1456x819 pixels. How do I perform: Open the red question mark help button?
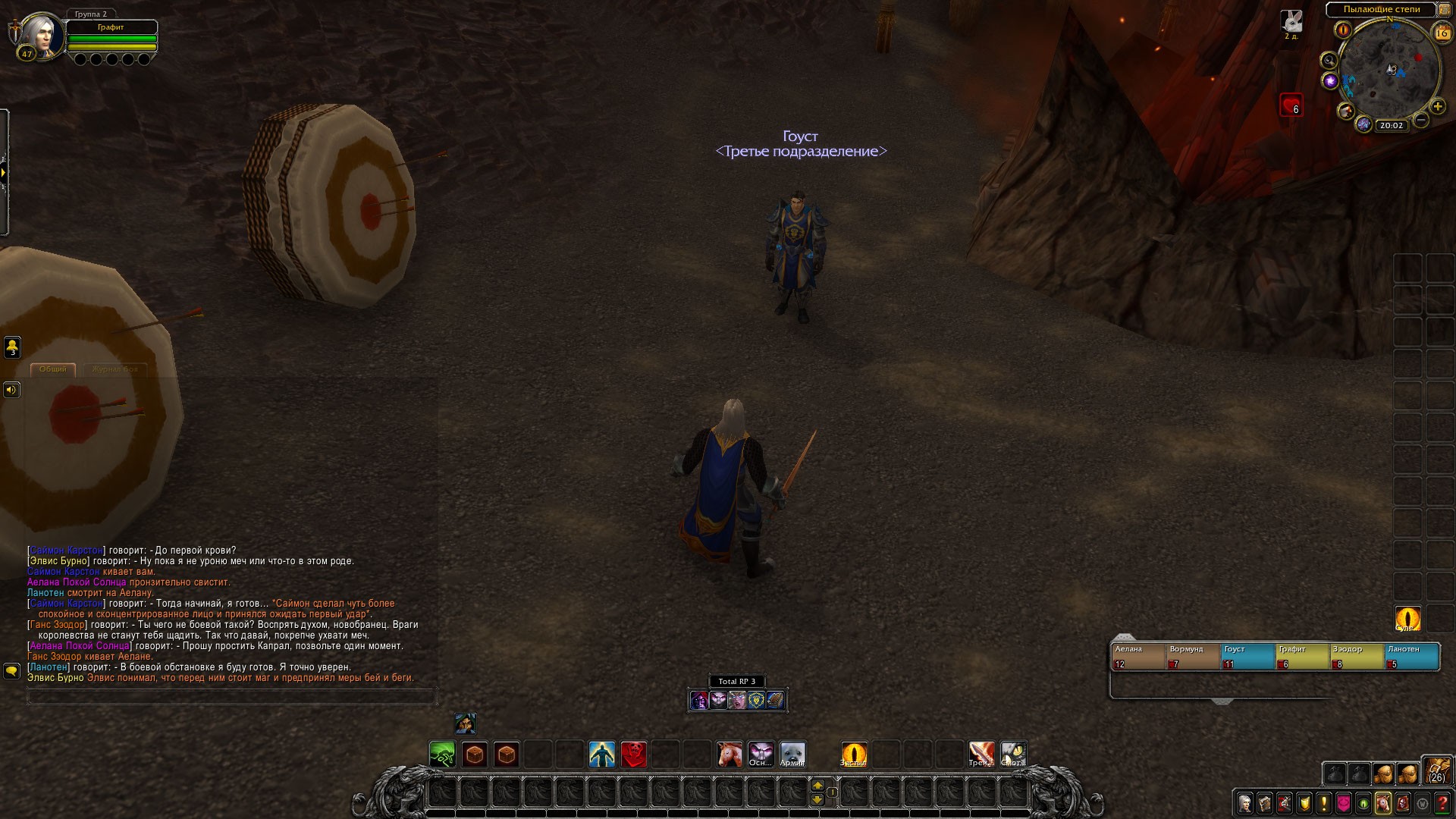coord(1442,803)
